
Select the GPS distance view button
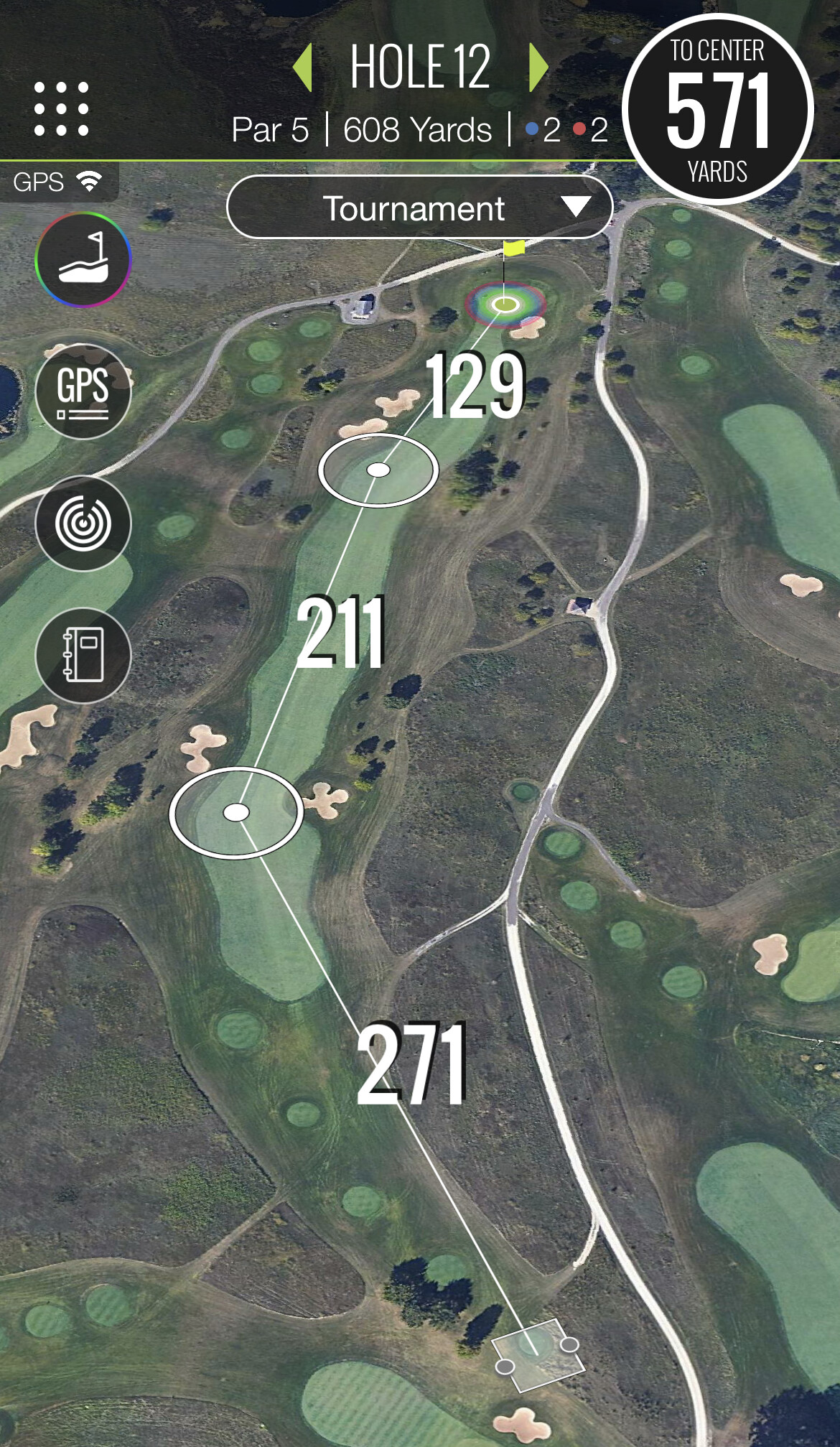tap(83, 391)
